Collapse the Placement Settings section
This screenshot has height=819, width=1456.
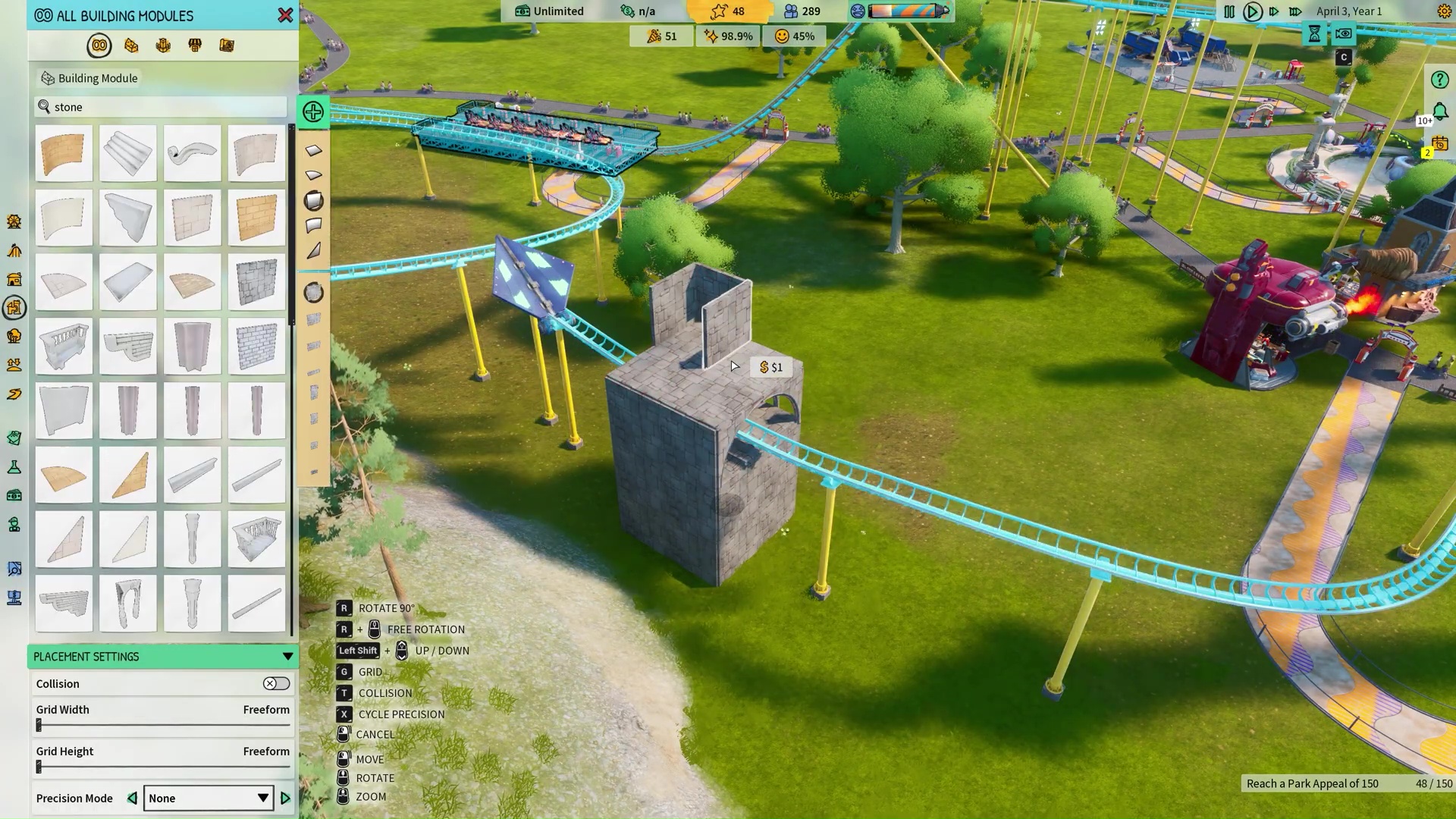[287, 657]
